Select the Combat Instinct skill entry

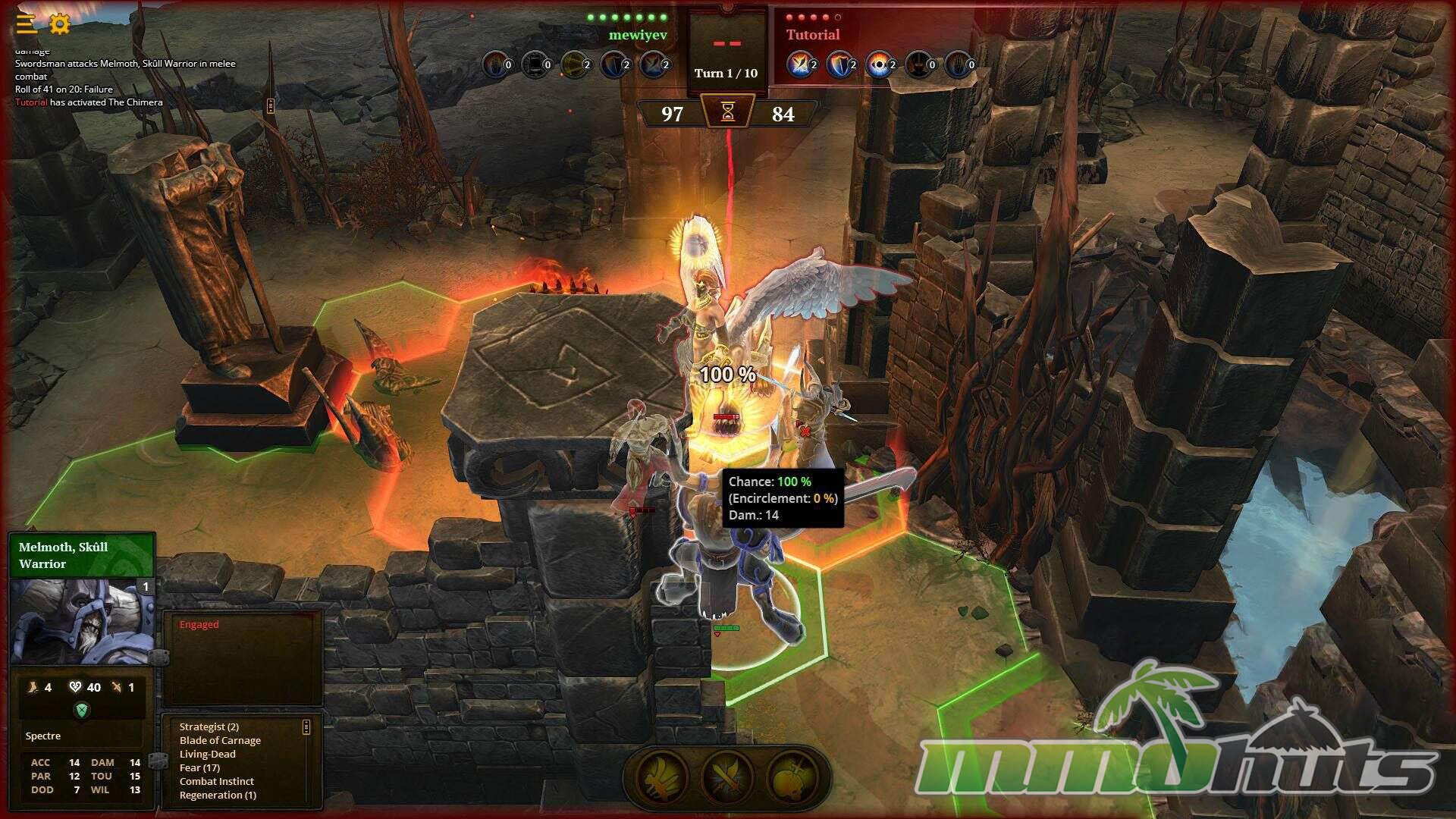point(217,781)
